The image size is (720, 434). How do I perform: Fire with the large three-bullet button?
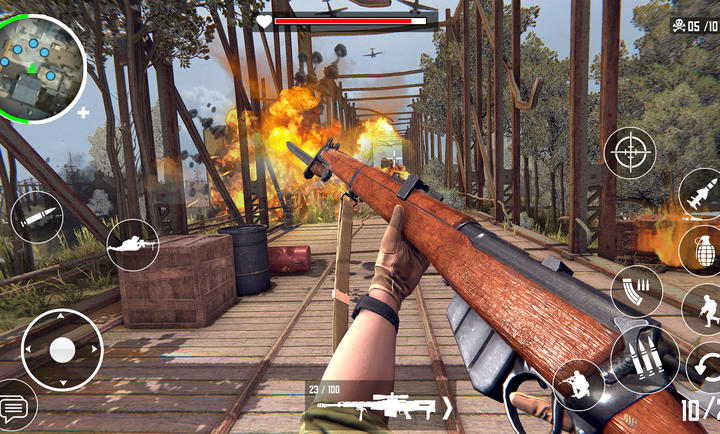pos(645,360)
